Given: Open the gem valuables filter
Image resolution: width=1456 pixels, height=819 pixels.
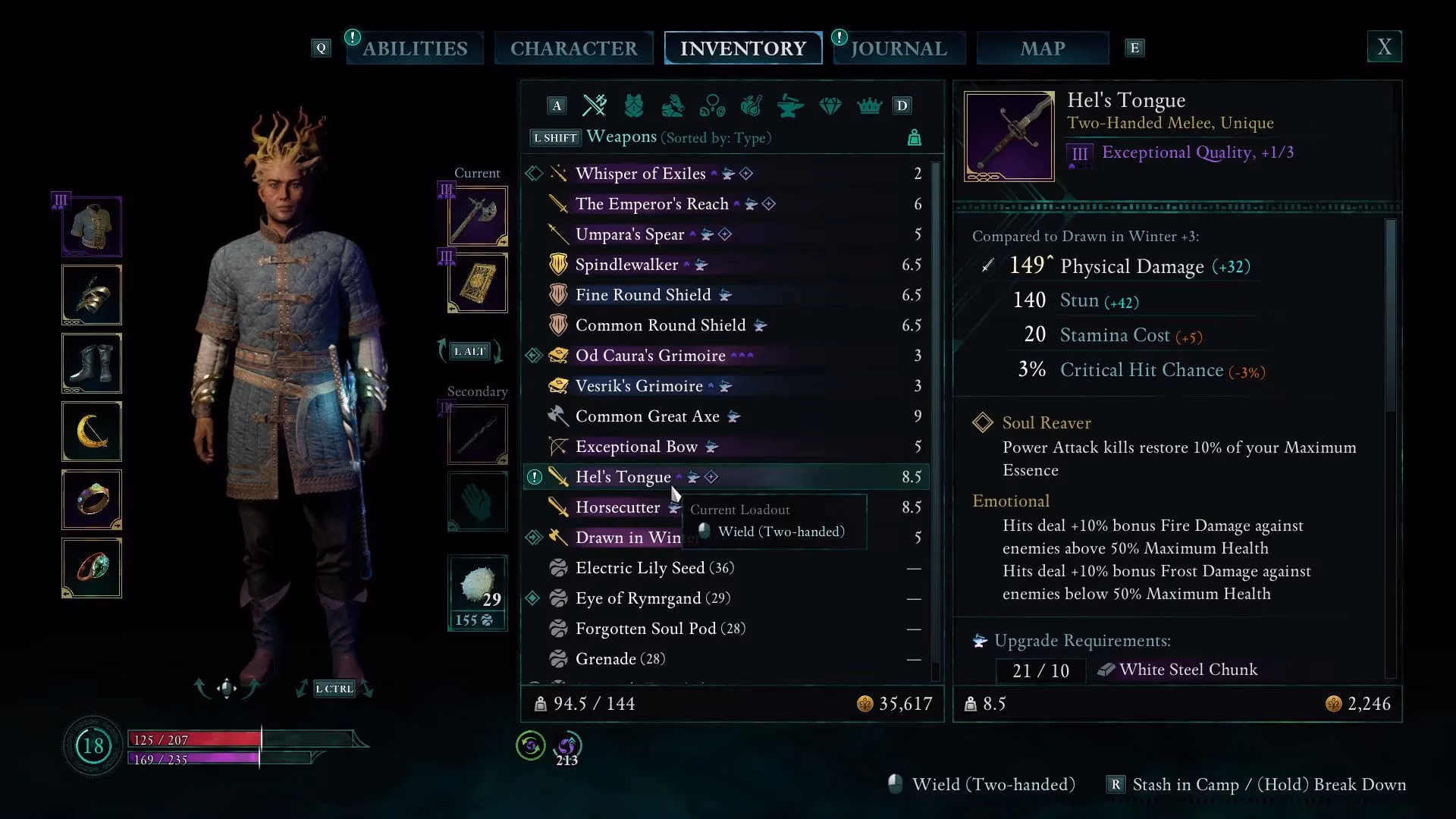Looking at the screenshot, I should pos(830,106).
